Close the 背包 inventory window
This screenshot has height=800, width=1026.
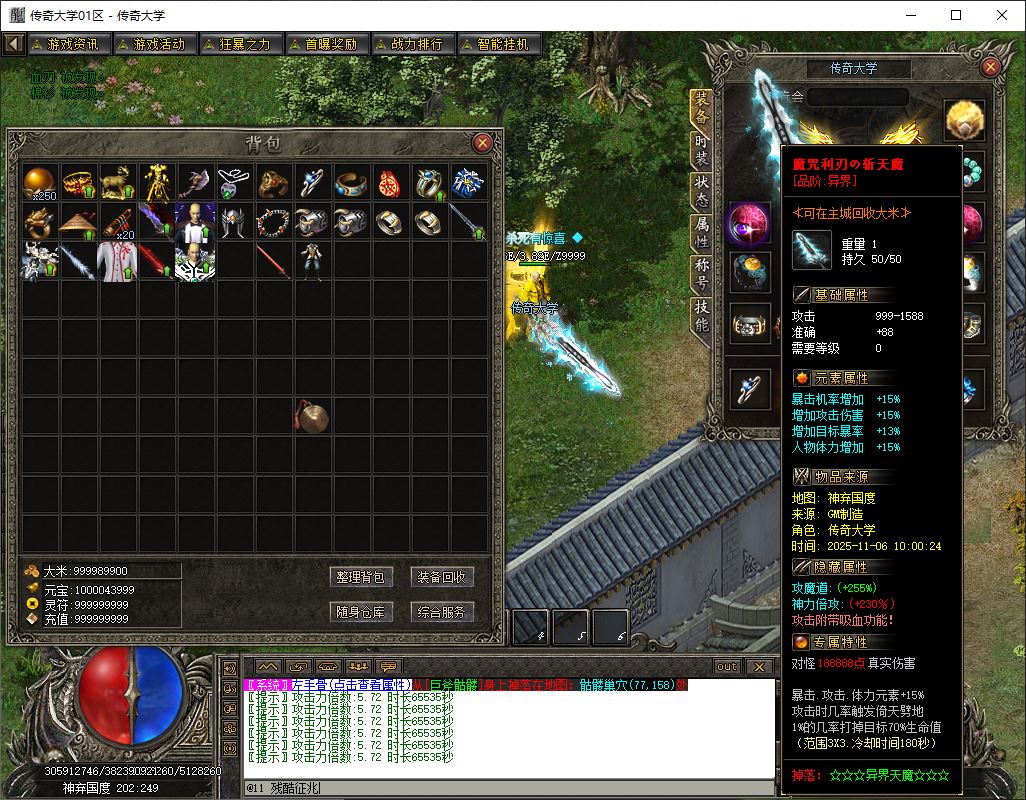[x=482, y=142]
